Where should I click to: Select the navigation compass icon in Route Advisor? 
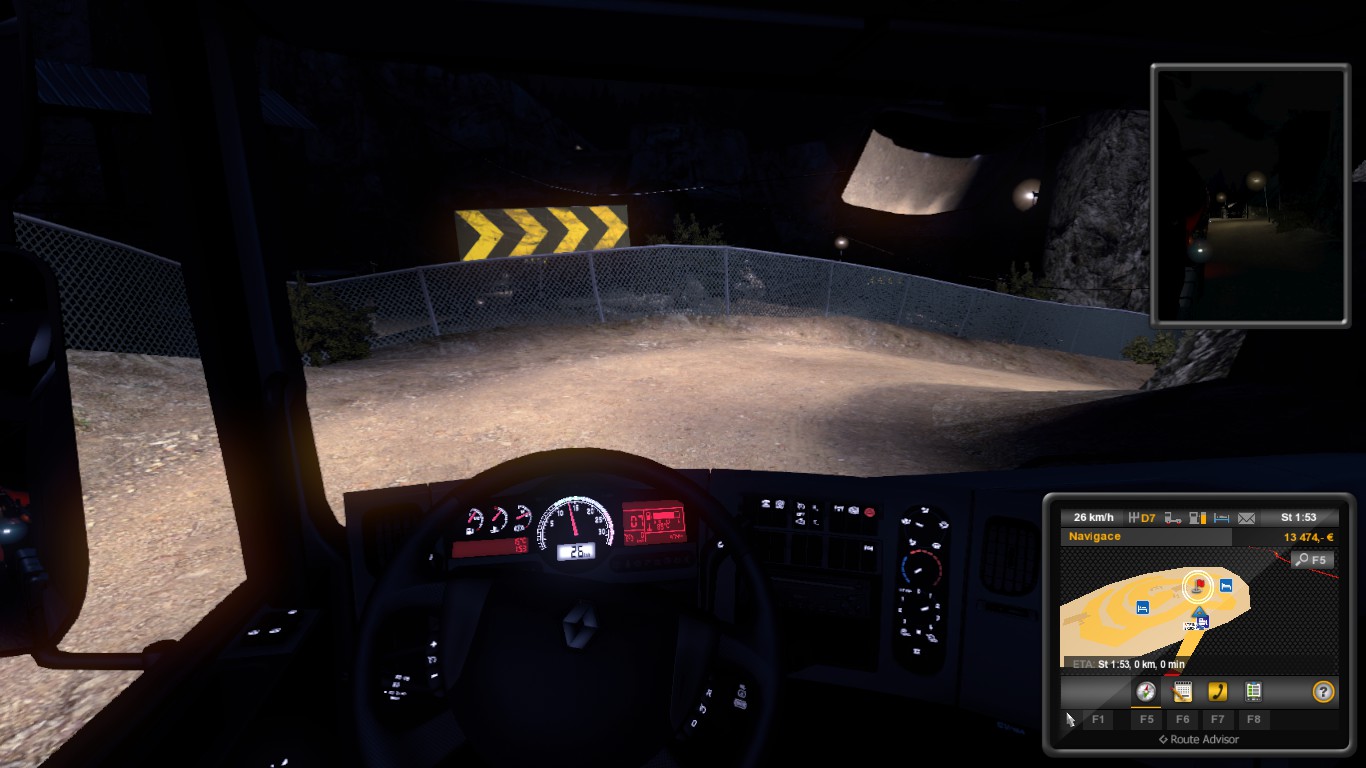click(1146, 692)
